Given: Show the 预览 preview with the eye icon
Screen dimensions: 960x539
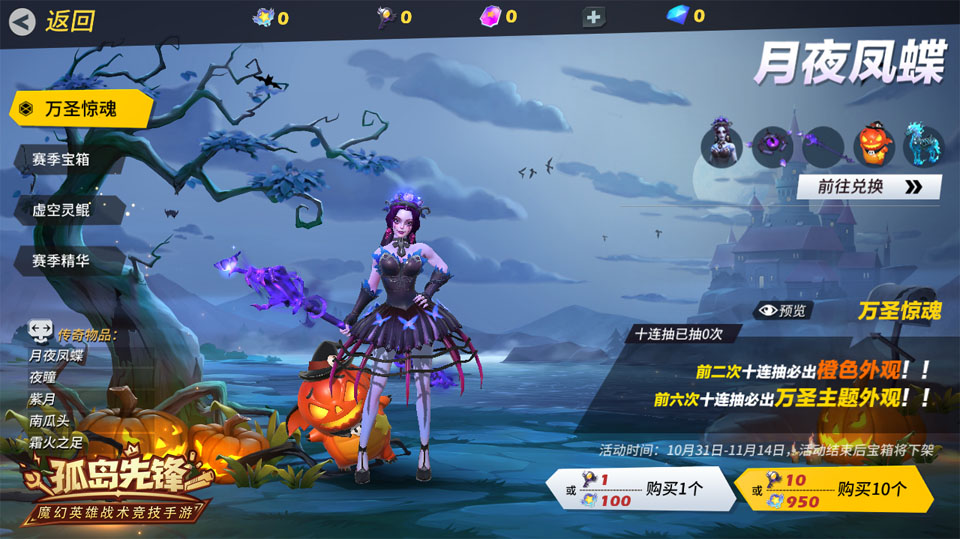Looking at the screenshot, I should click(781, 310).
